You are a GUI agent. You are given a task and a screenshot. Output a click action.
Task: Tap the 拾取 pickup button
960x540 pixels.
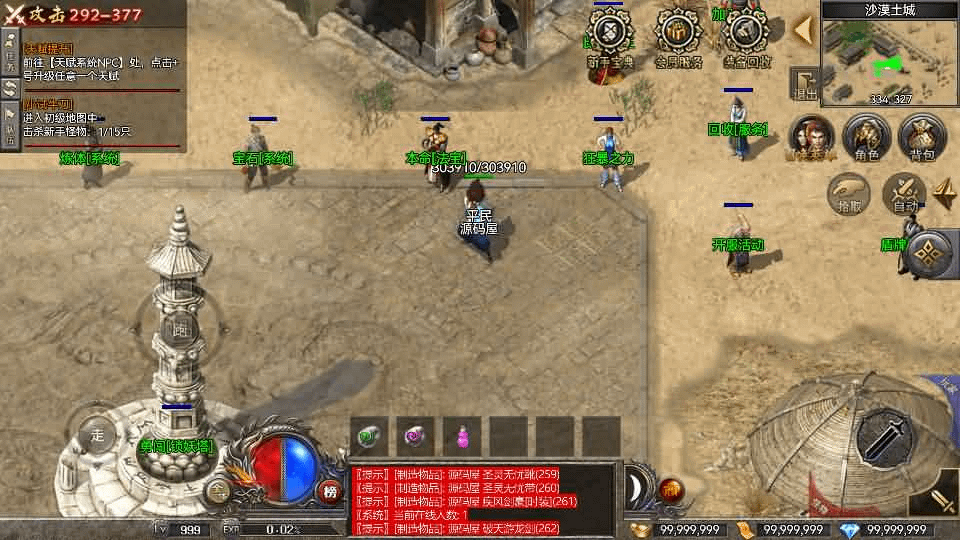pyautogui.click(x=849, y=192)
